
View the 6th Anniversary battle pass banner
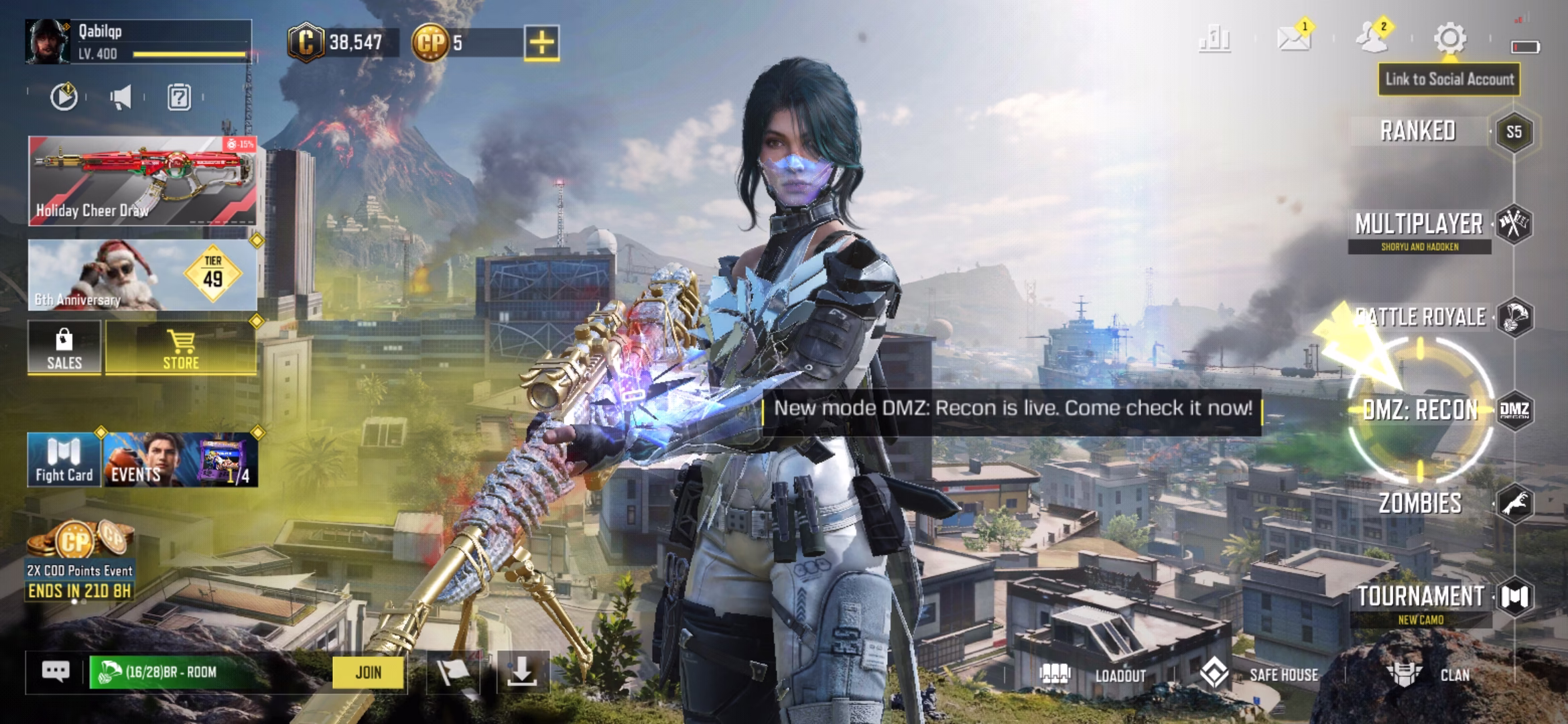pos(142,275)
